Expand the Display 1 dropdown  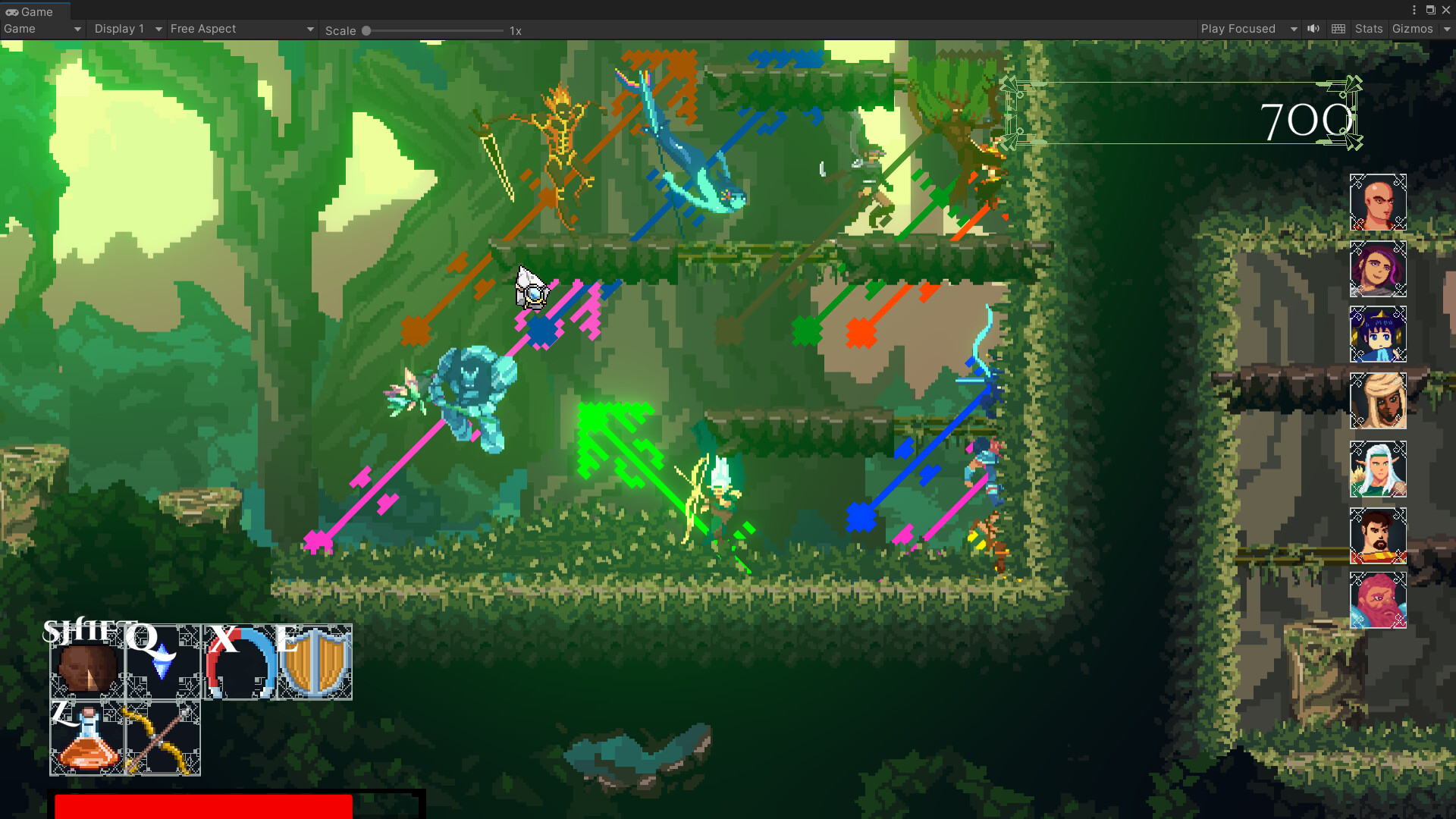(x=126, y=29)
